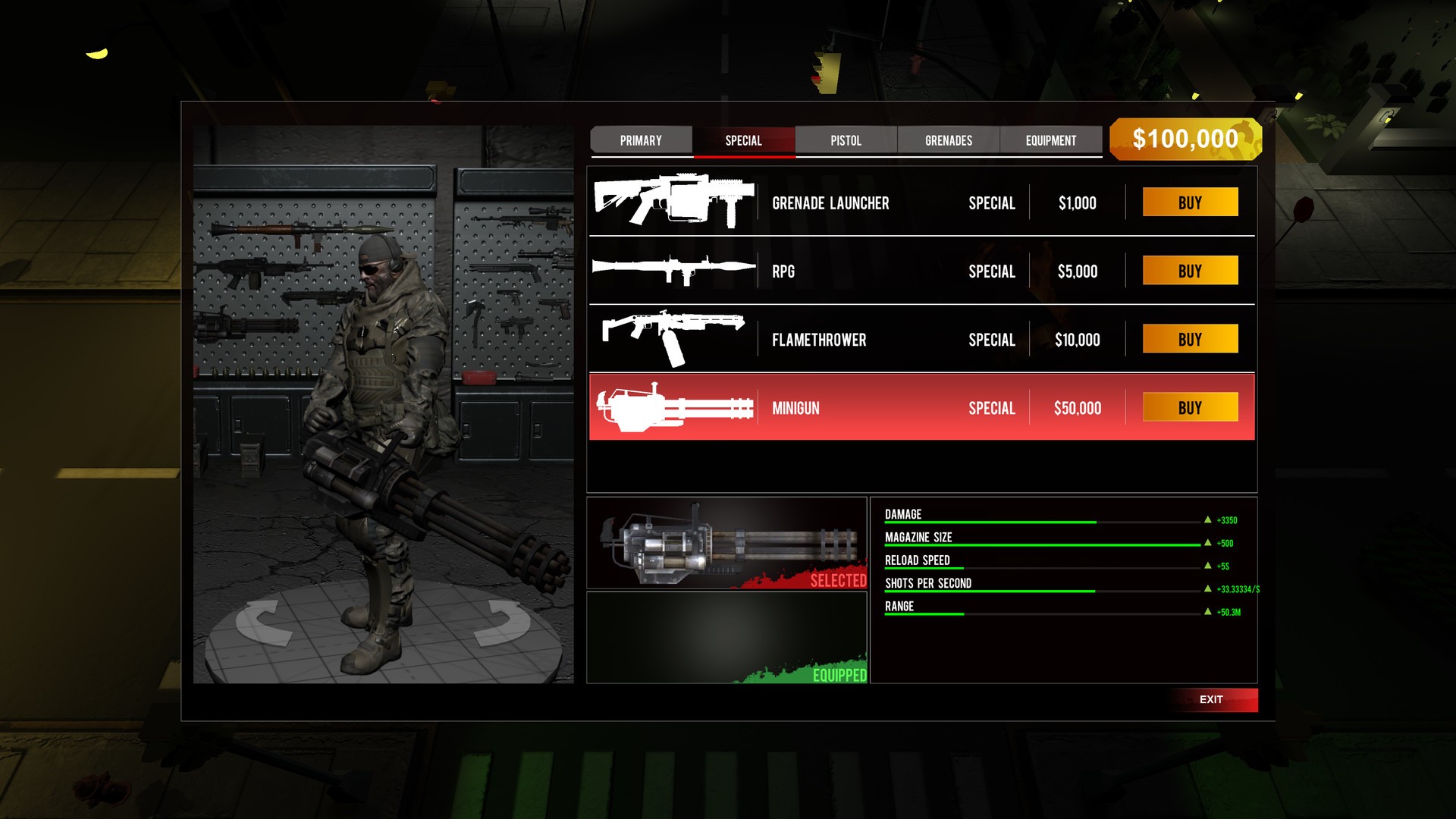Click the $100,000 money badge

(1185, 140)
